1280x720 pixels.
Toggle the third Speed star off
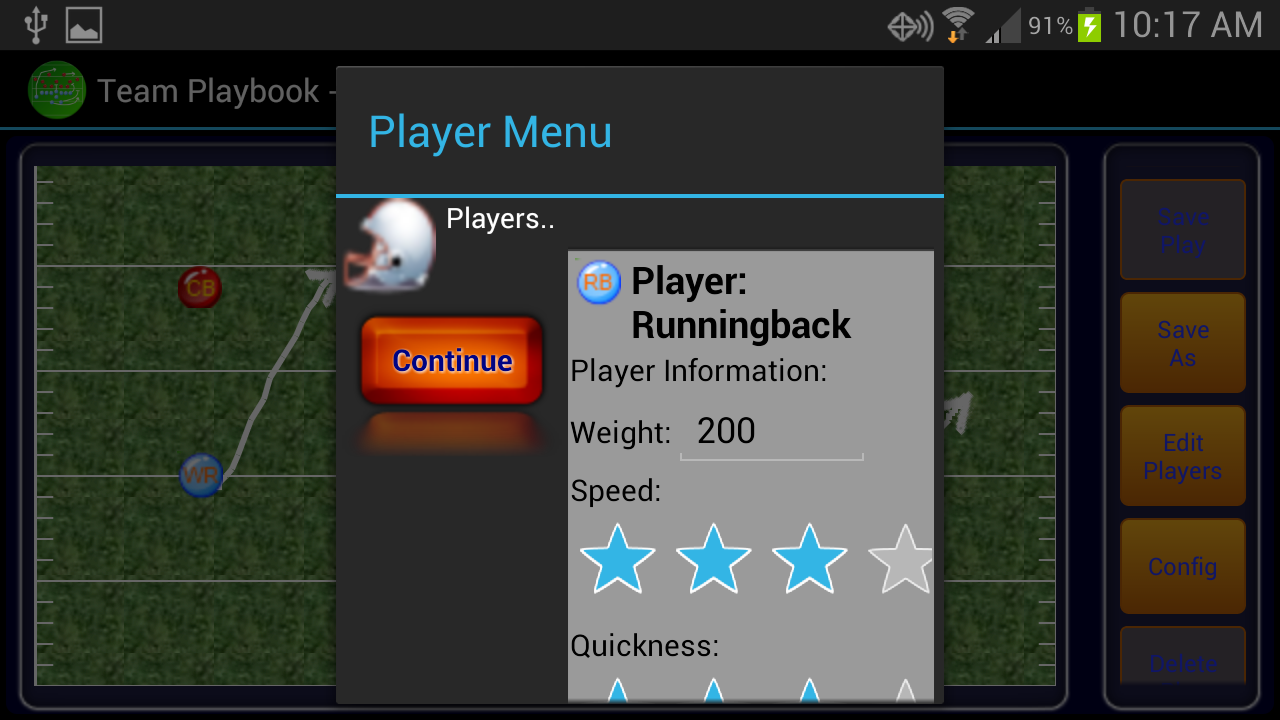click(808, 560)
